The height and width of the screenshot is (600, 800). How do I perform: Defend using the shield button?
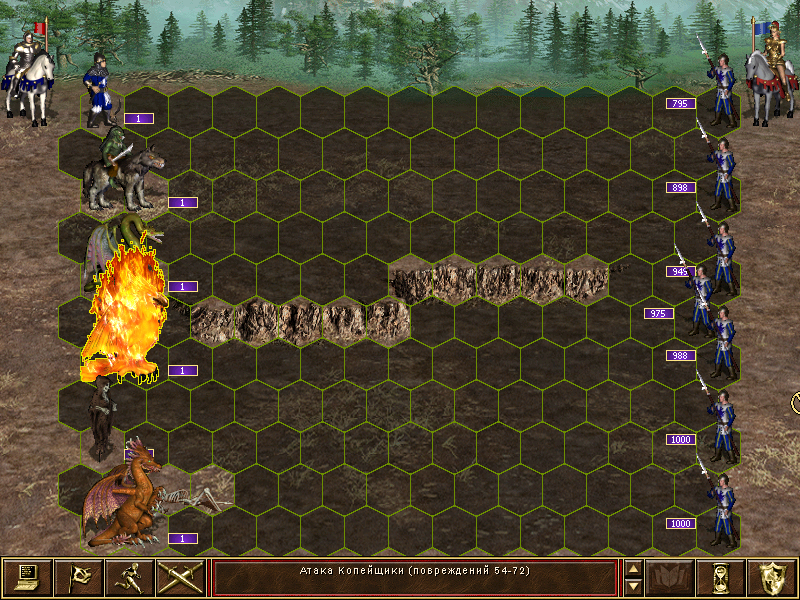click(x=772, y=577)
